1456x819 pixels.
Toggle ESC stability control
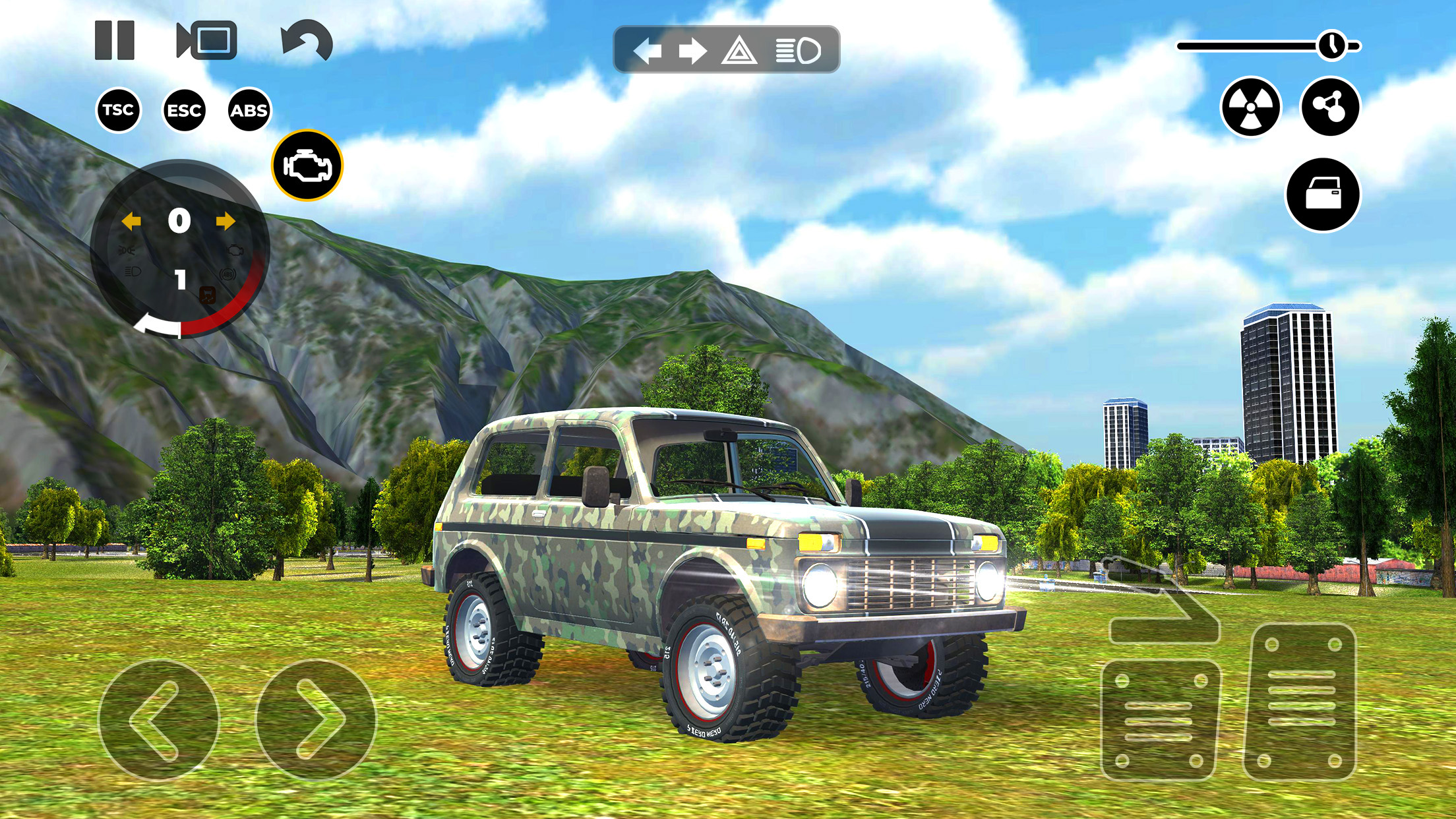[185, 110]
